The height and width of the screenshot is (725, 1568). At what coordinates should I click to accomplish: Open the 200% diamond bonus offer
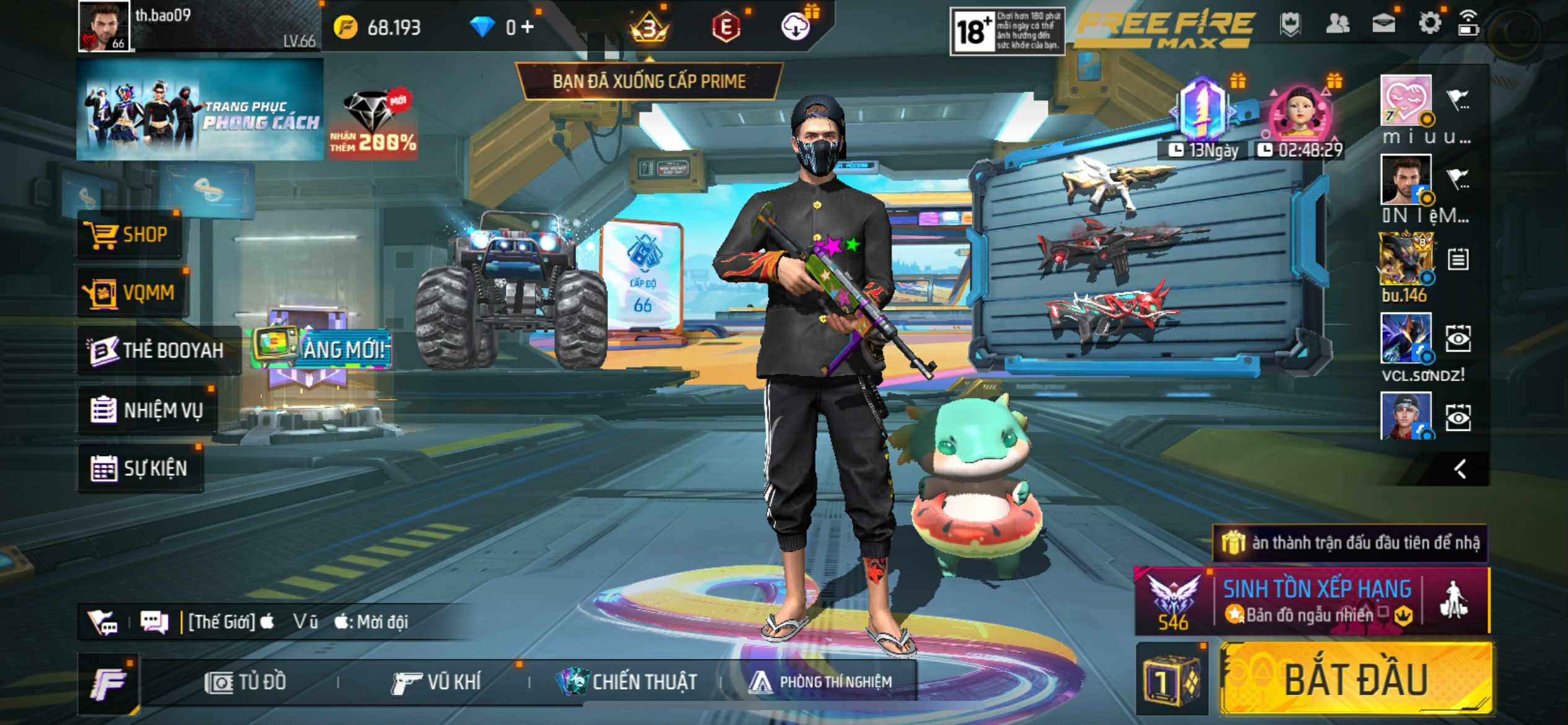(x=373, y=124)
